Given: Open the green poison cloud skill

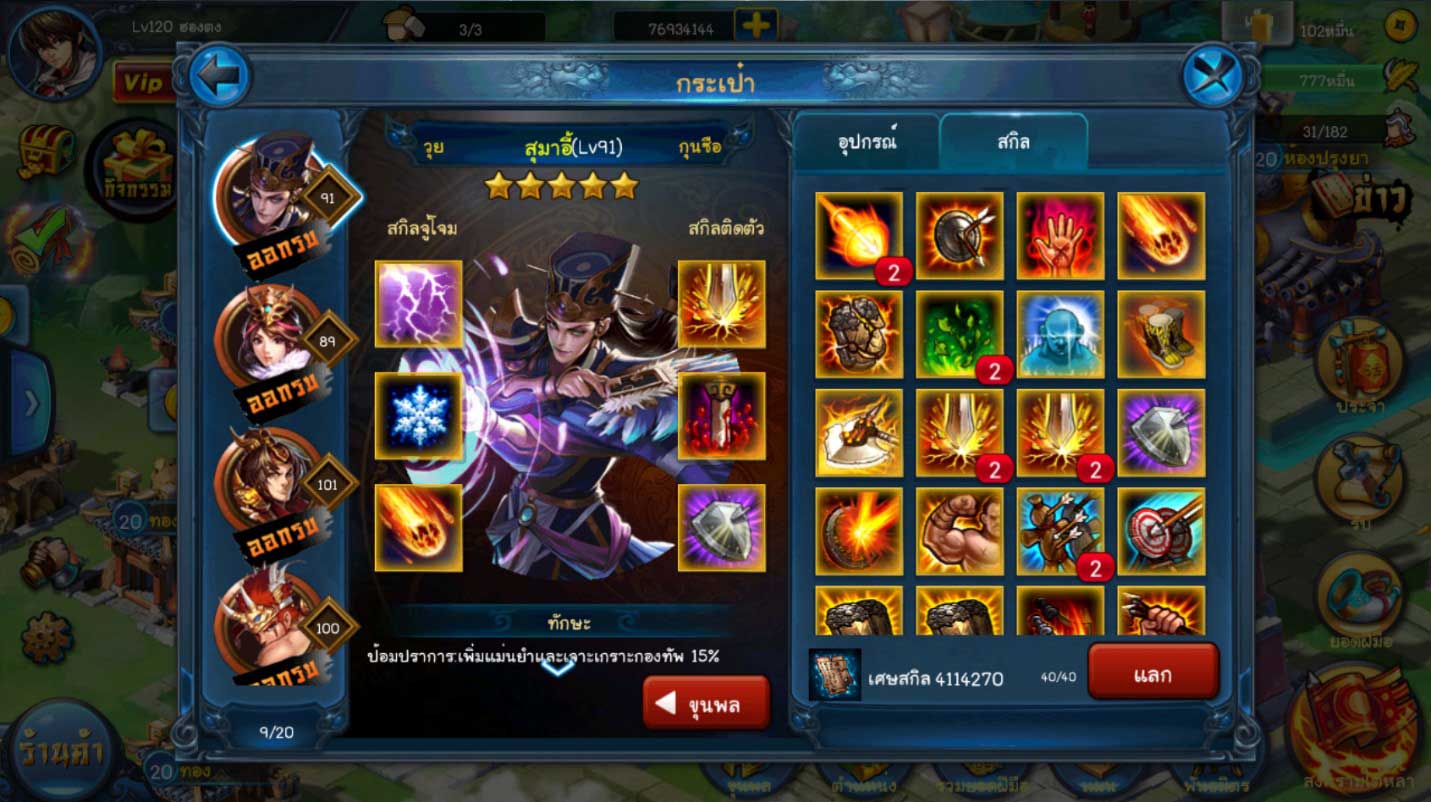Looking at the screenshot, I should point(959,335).
